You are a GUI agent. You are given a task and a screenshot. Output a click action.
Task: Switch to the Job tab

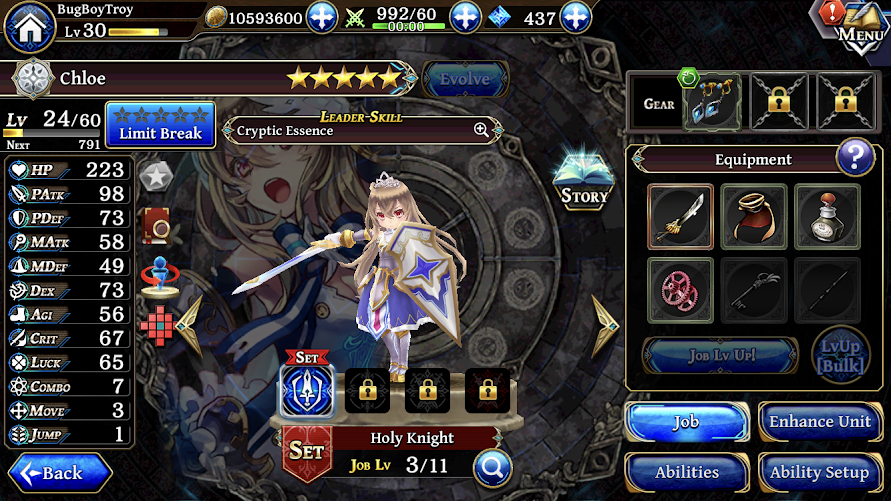pyautogui.click(x=686, y=422)
